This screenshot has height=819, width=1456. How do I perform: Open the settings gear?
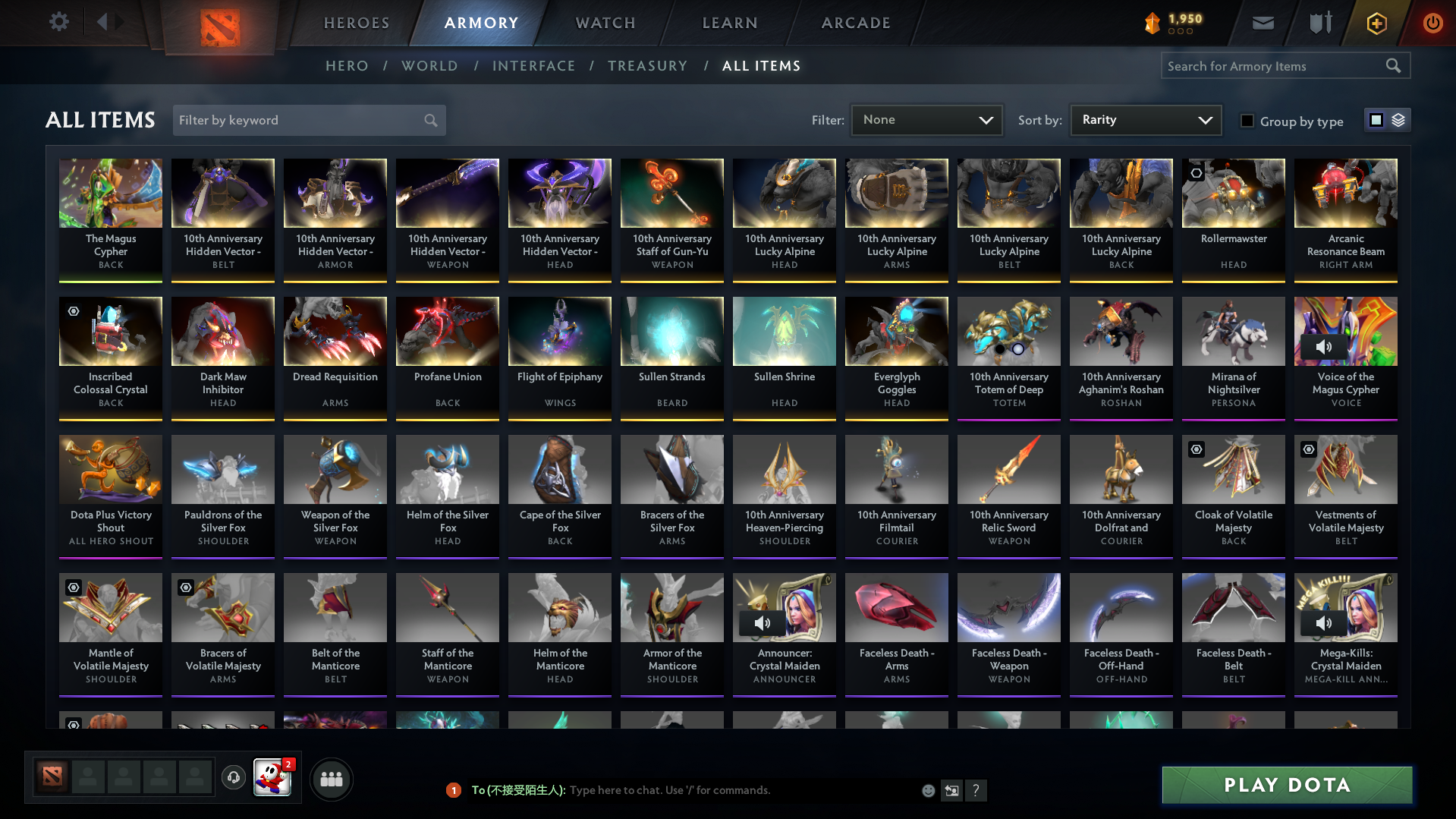pyautogui.click(x=58, y=22)
